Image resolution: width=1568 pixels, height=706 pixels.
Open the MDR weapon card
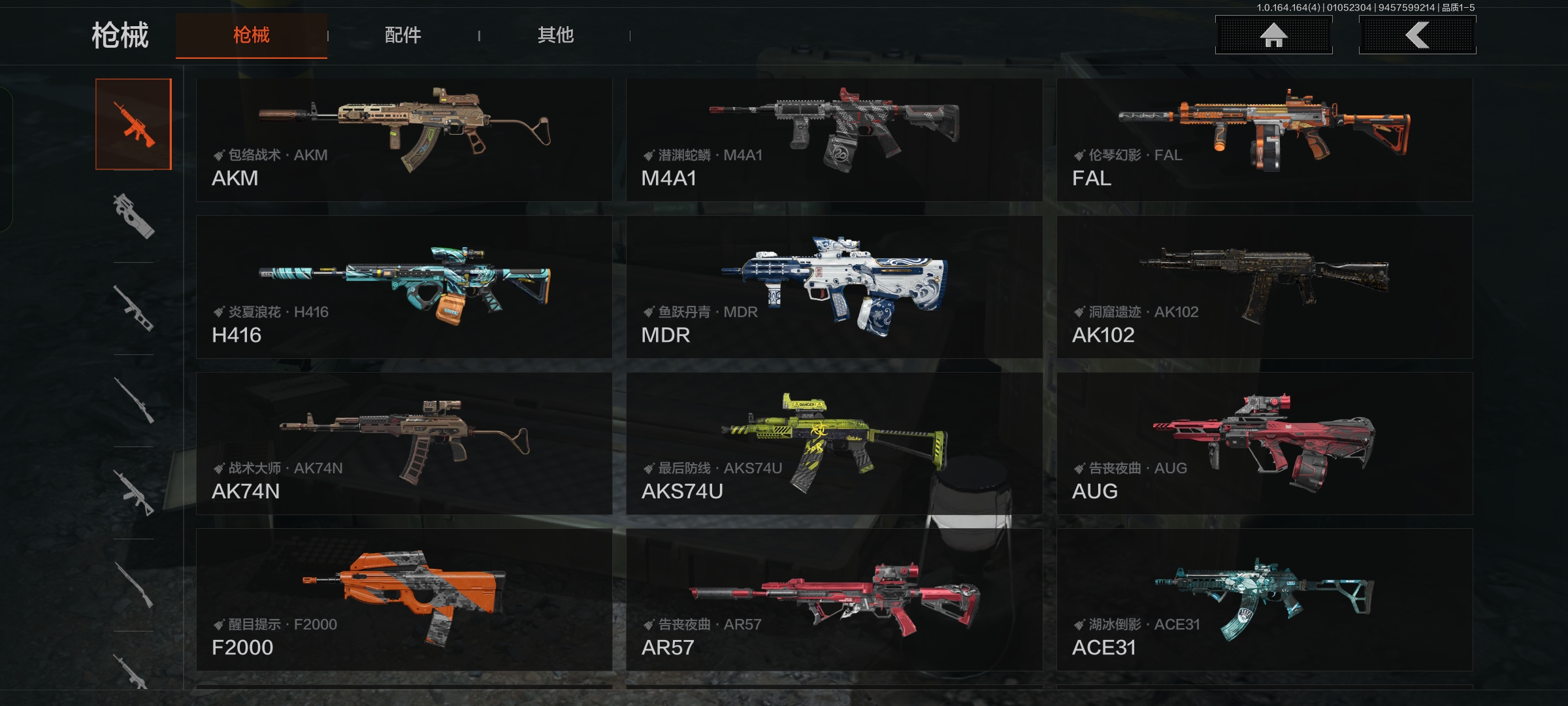tap(834, 287)
